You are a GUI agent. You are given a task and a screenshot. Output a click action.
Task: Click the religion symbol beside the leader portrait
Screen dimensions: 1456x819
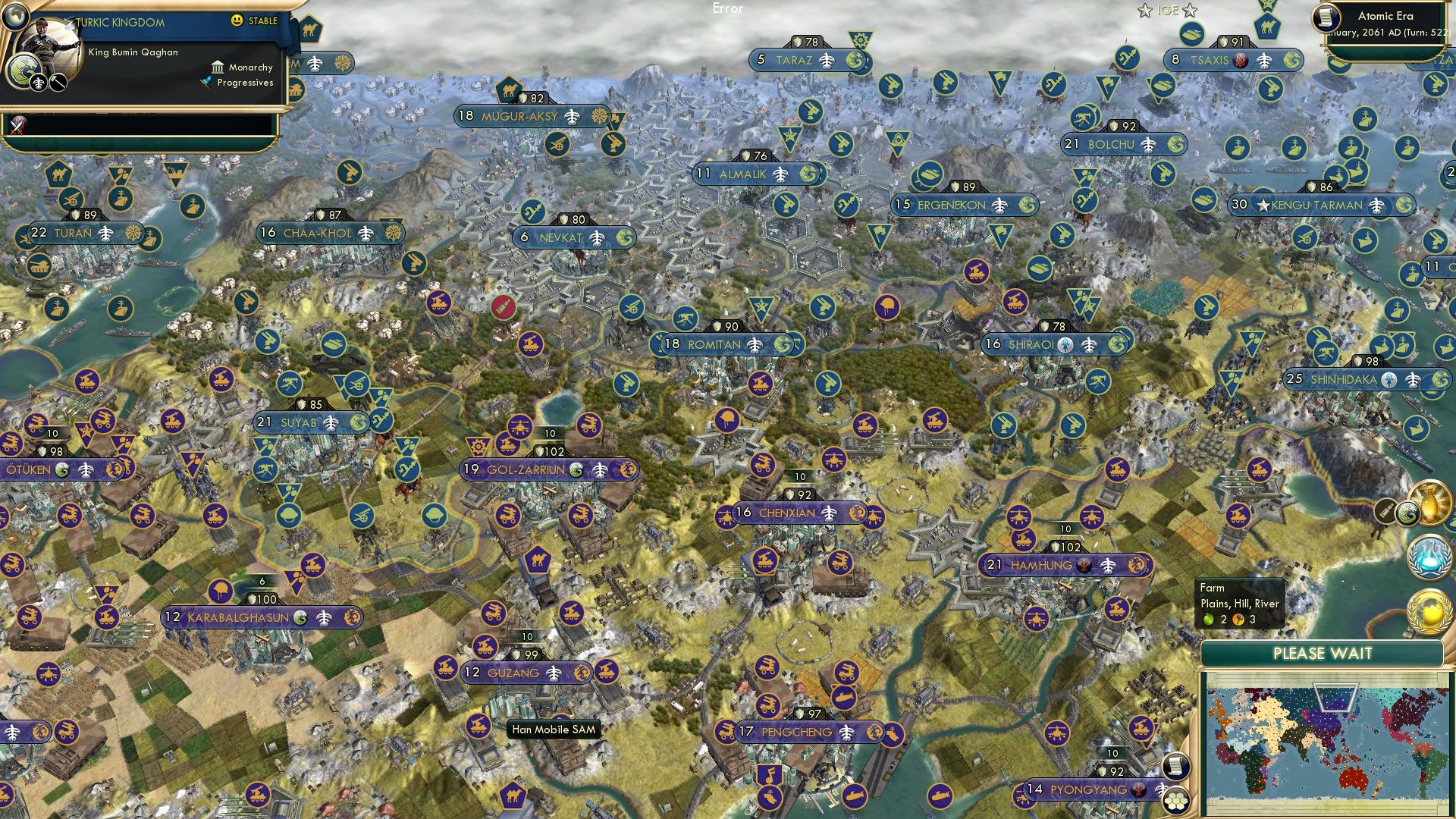coord(26,71)
